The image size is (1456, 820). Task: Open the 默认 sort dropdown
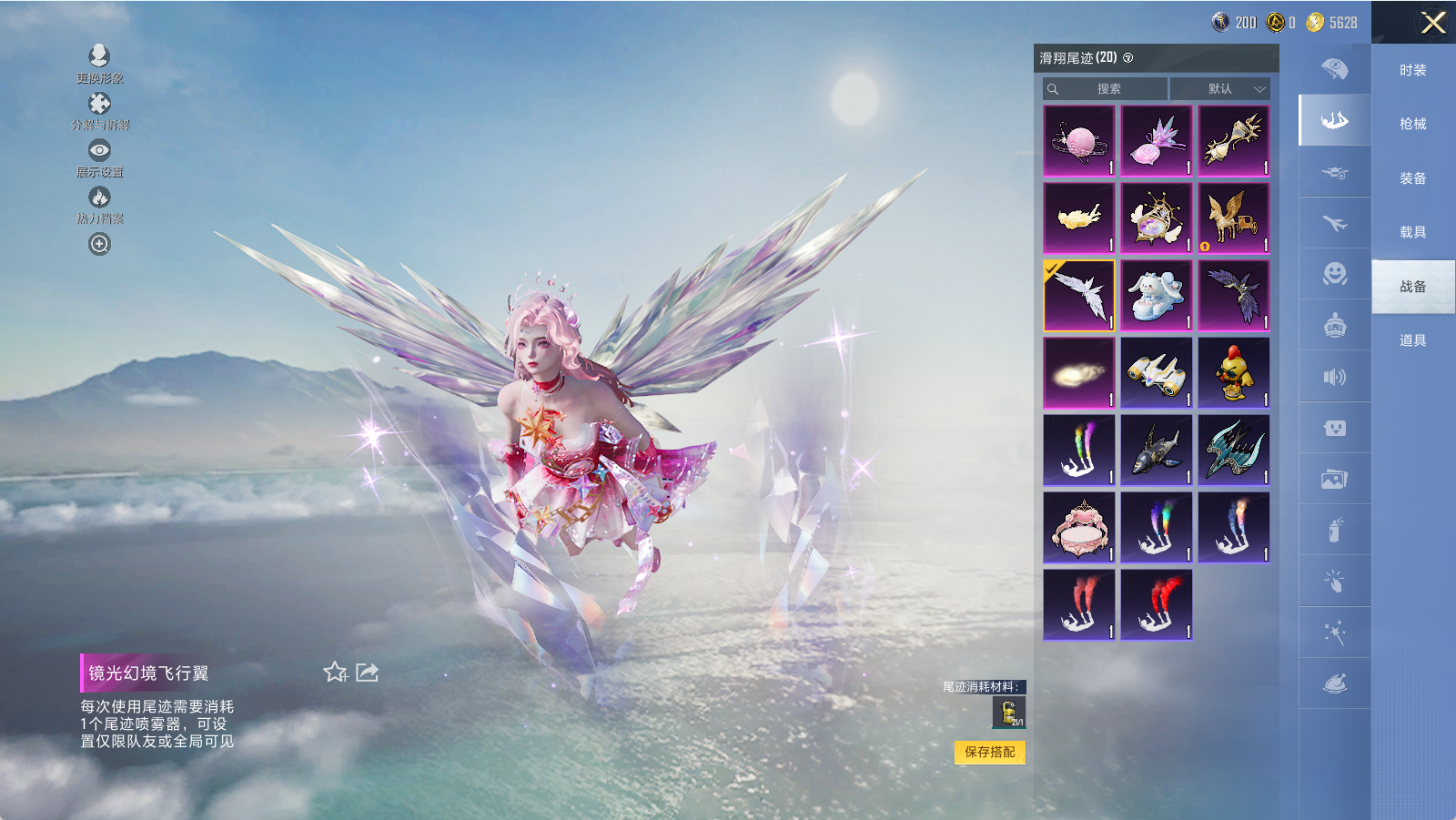(1219, 88)
